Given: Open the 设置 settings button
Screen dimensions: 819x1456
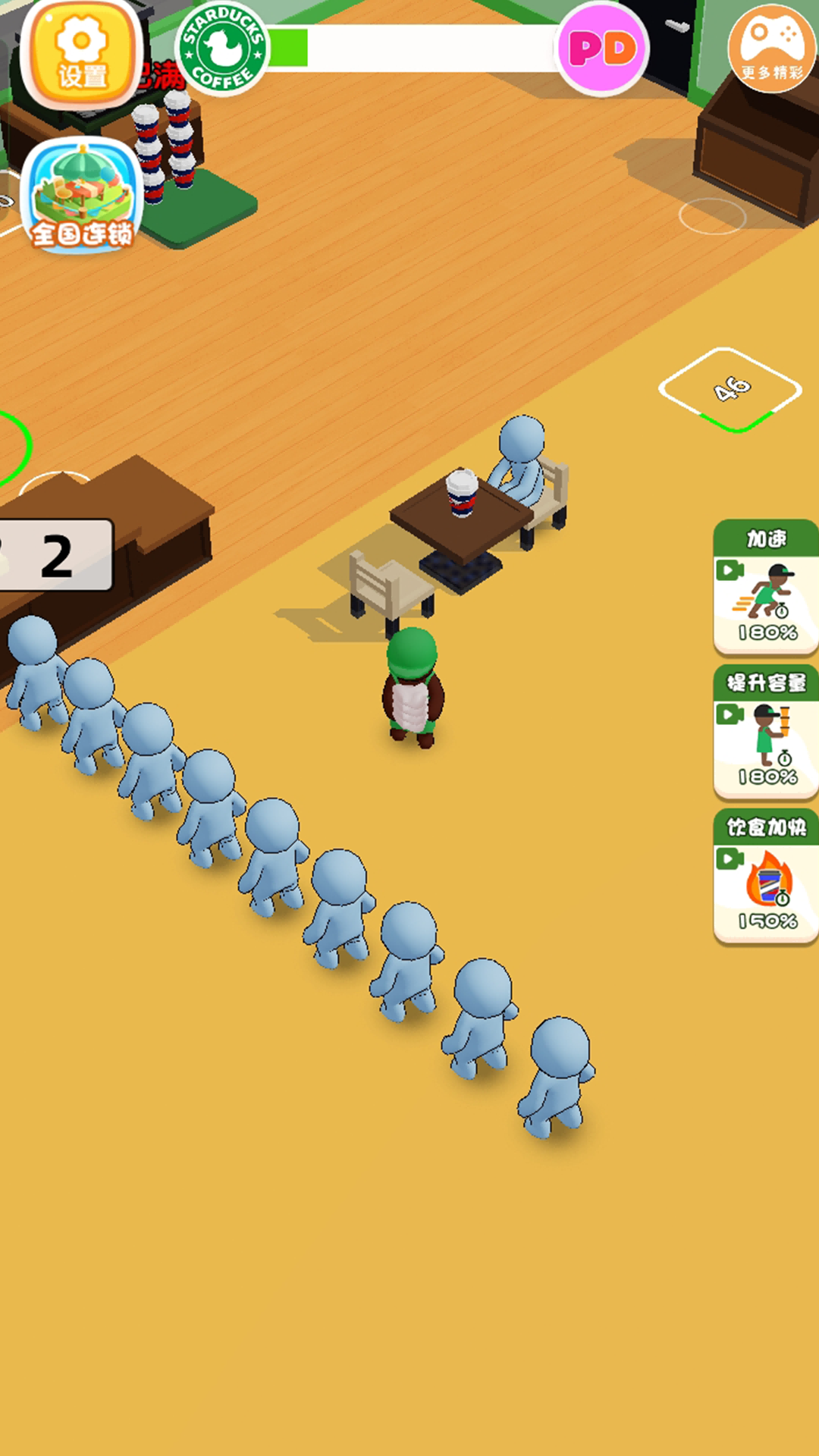Looking at the screenshot, I should click(x=82, y=53).
